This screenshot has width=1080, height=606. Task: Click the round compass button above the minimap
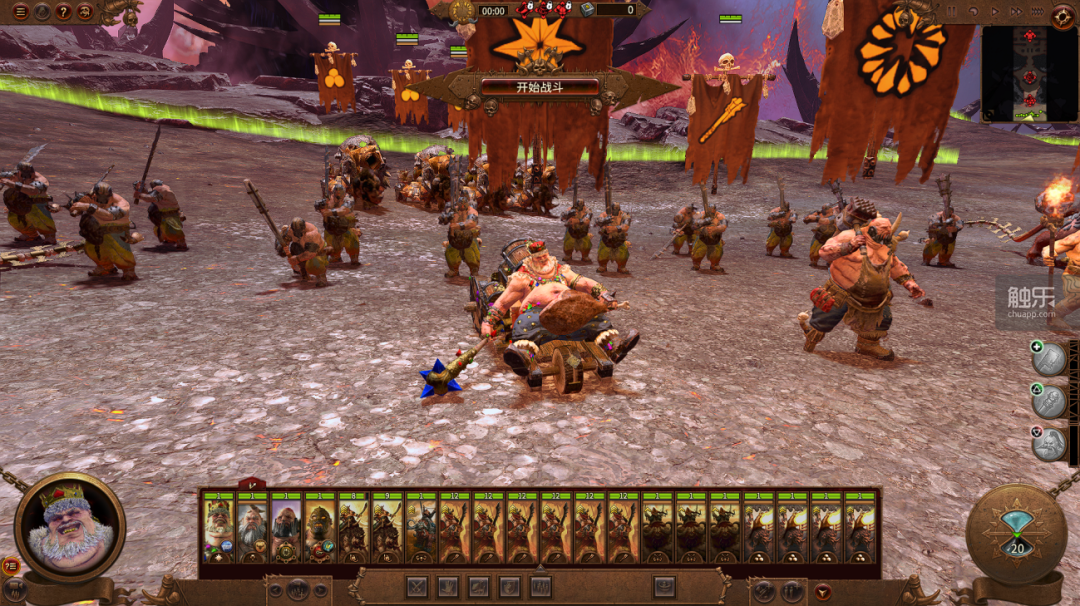pos(1063,15)
